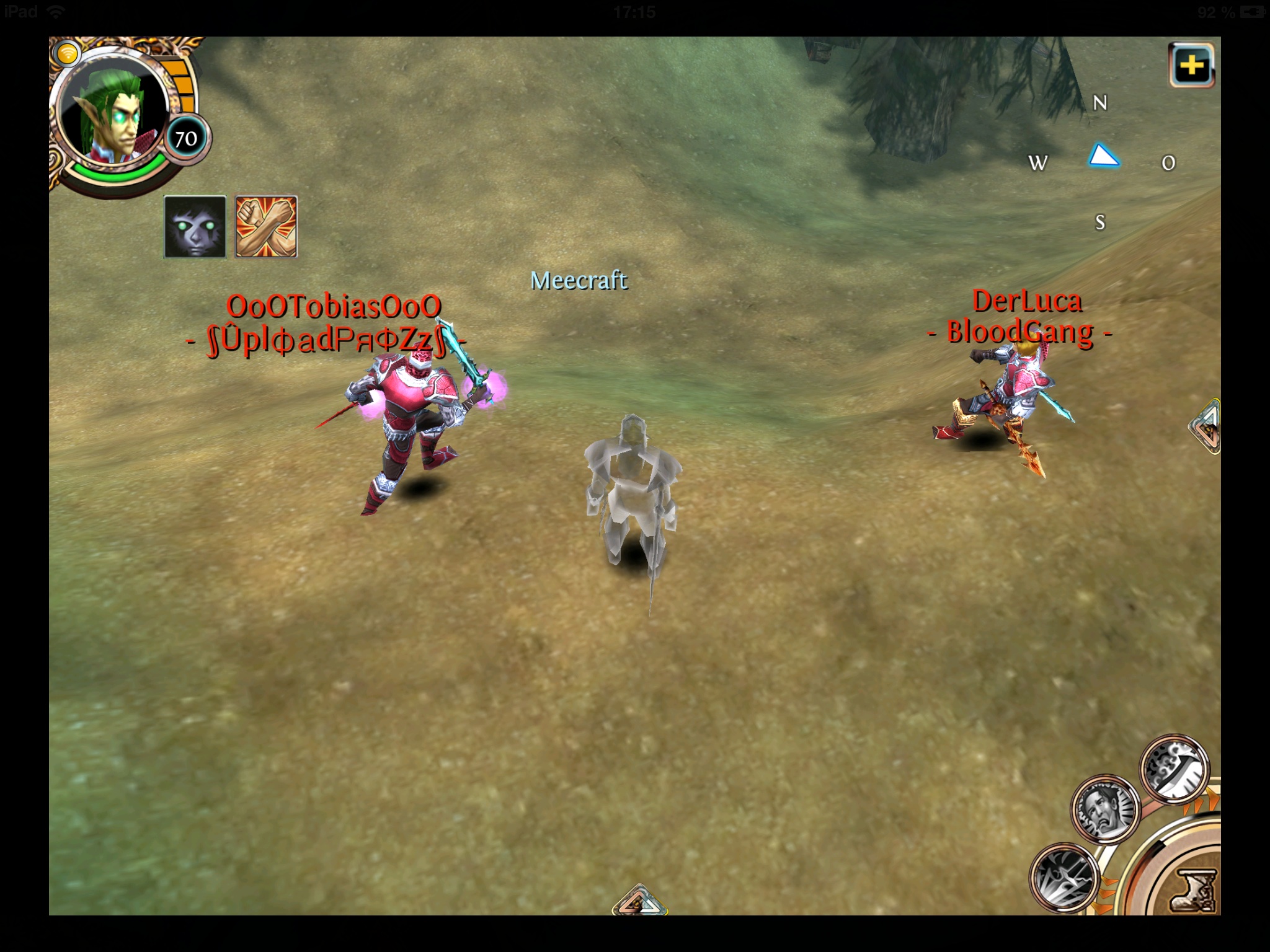Activate the curved blade slash skill
Screen dimensions: 1270x952
click(1175, 770)
